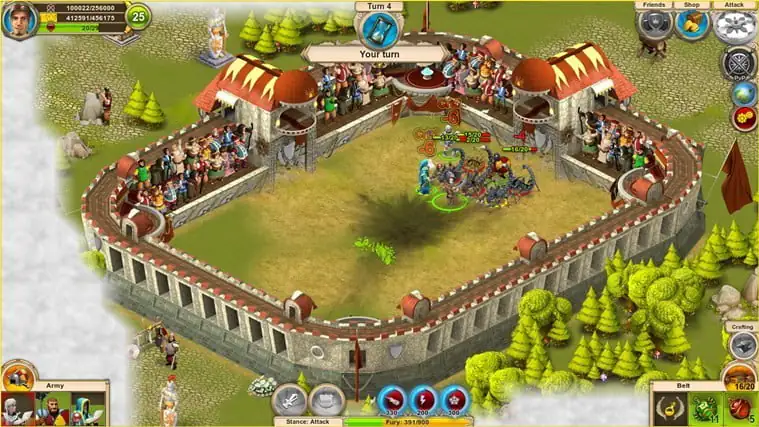This screenshot has width=759, height=427.
Task: Select the green-hooded mage in Army
Action: [x=85, y=409]
